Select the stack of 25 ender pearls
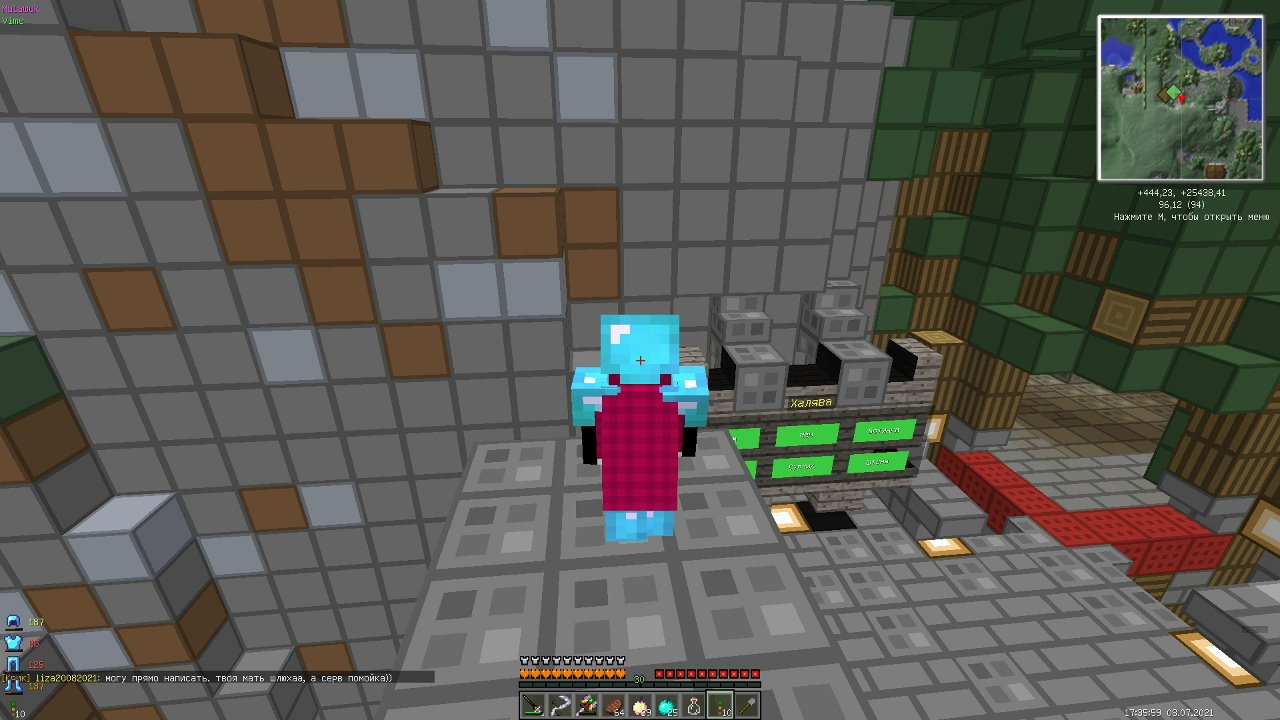 [x=666, y=703]
